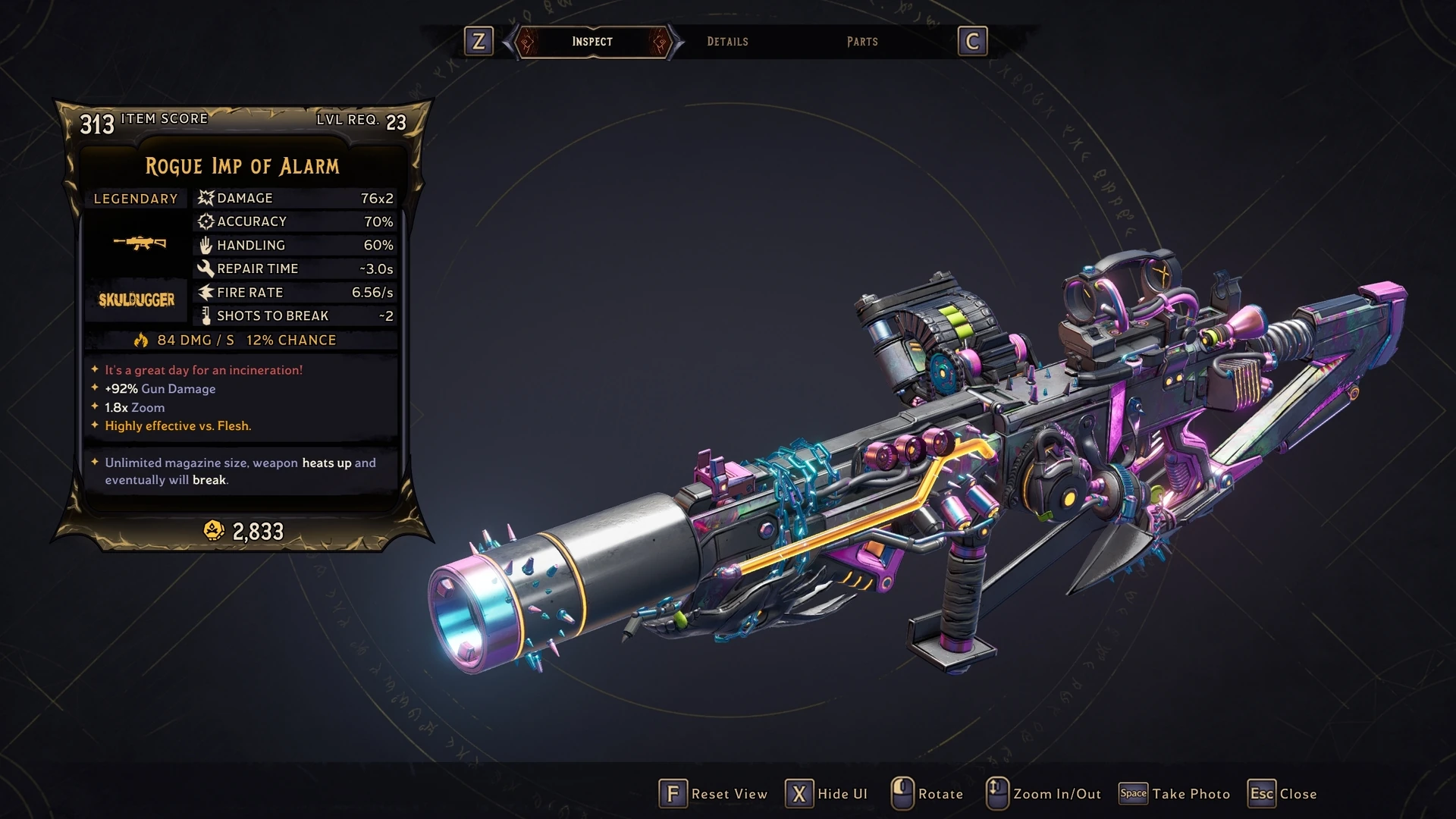Switch to the Details tab

[x=727, y=42]
